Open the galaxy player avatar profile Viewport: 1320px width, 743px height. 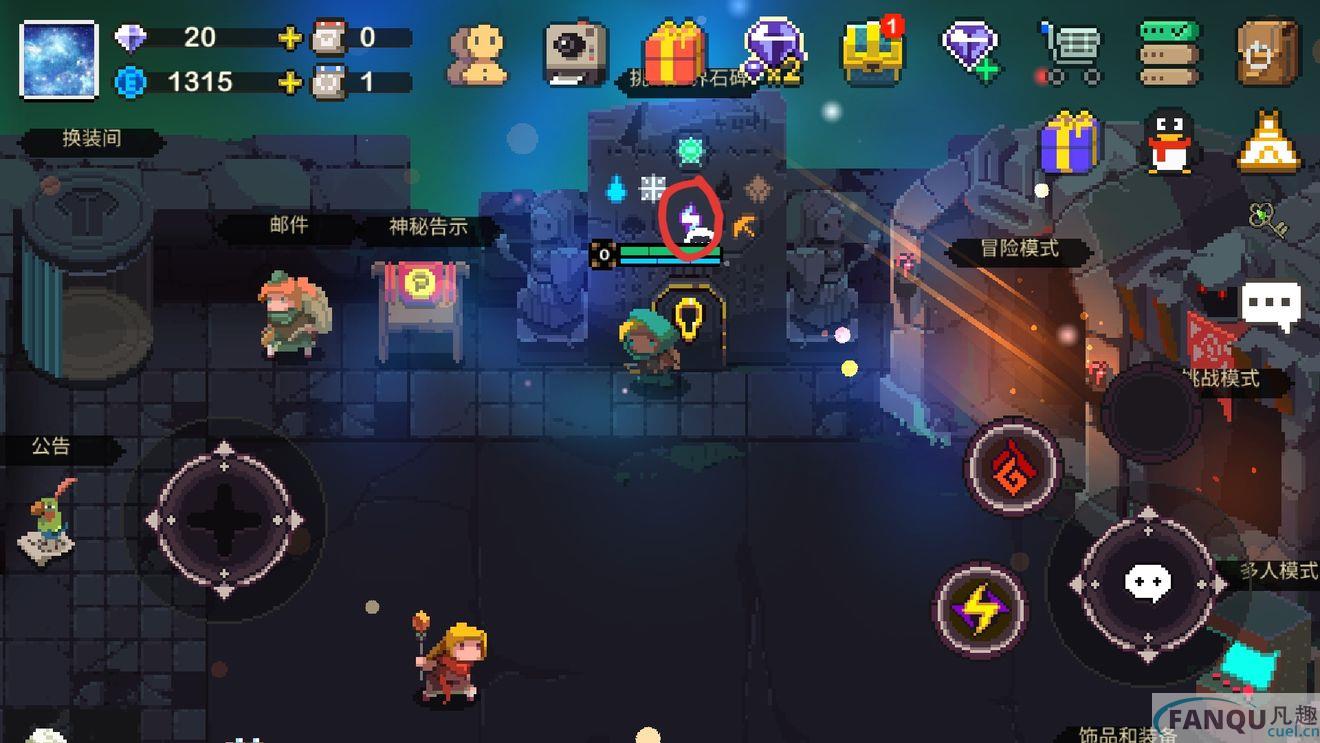[59, 59]
